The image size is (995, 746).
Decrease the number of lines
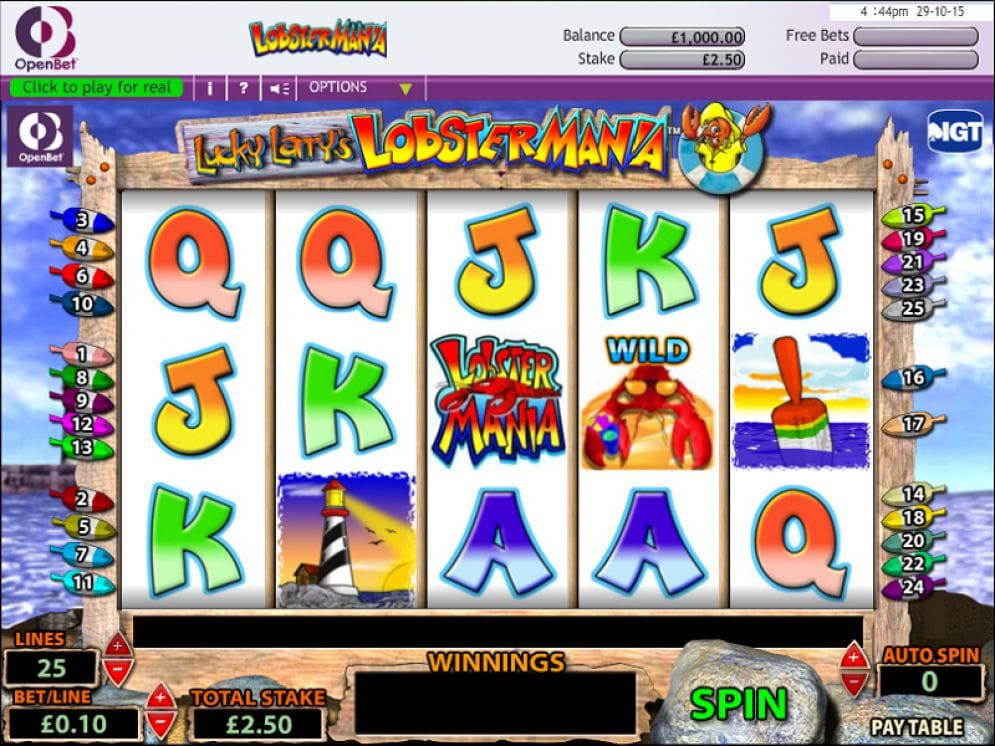[117, 669]
